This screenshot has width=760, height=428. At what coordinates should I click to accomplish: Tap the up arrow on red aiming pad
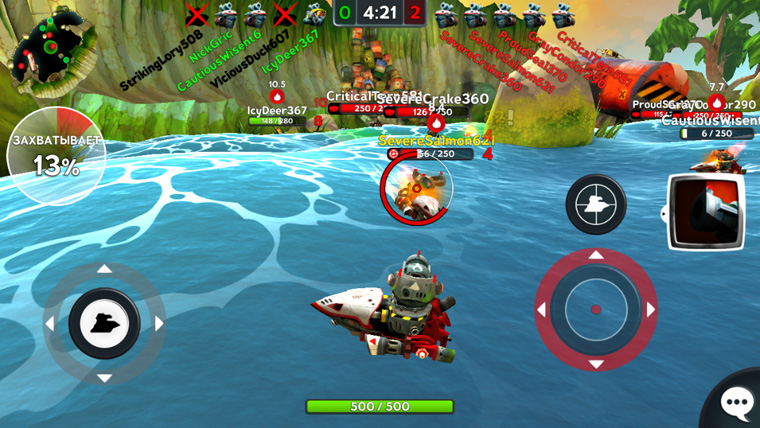(596, 256)
